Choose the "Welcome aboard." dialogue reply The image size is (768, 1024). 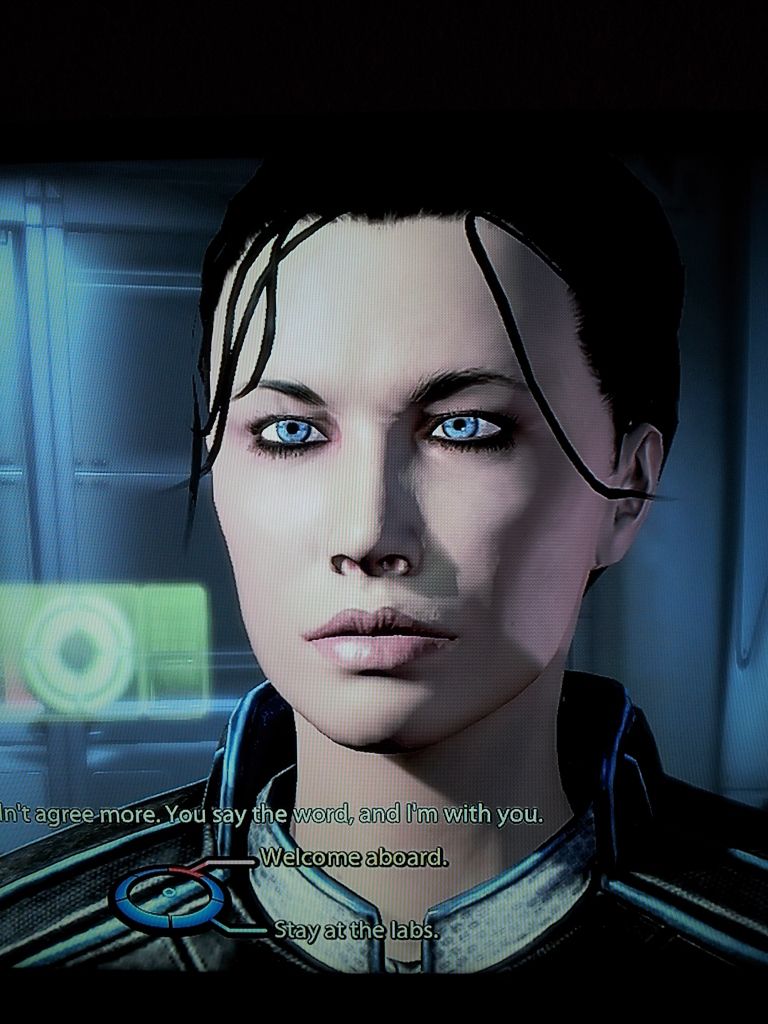pos(353,857)
